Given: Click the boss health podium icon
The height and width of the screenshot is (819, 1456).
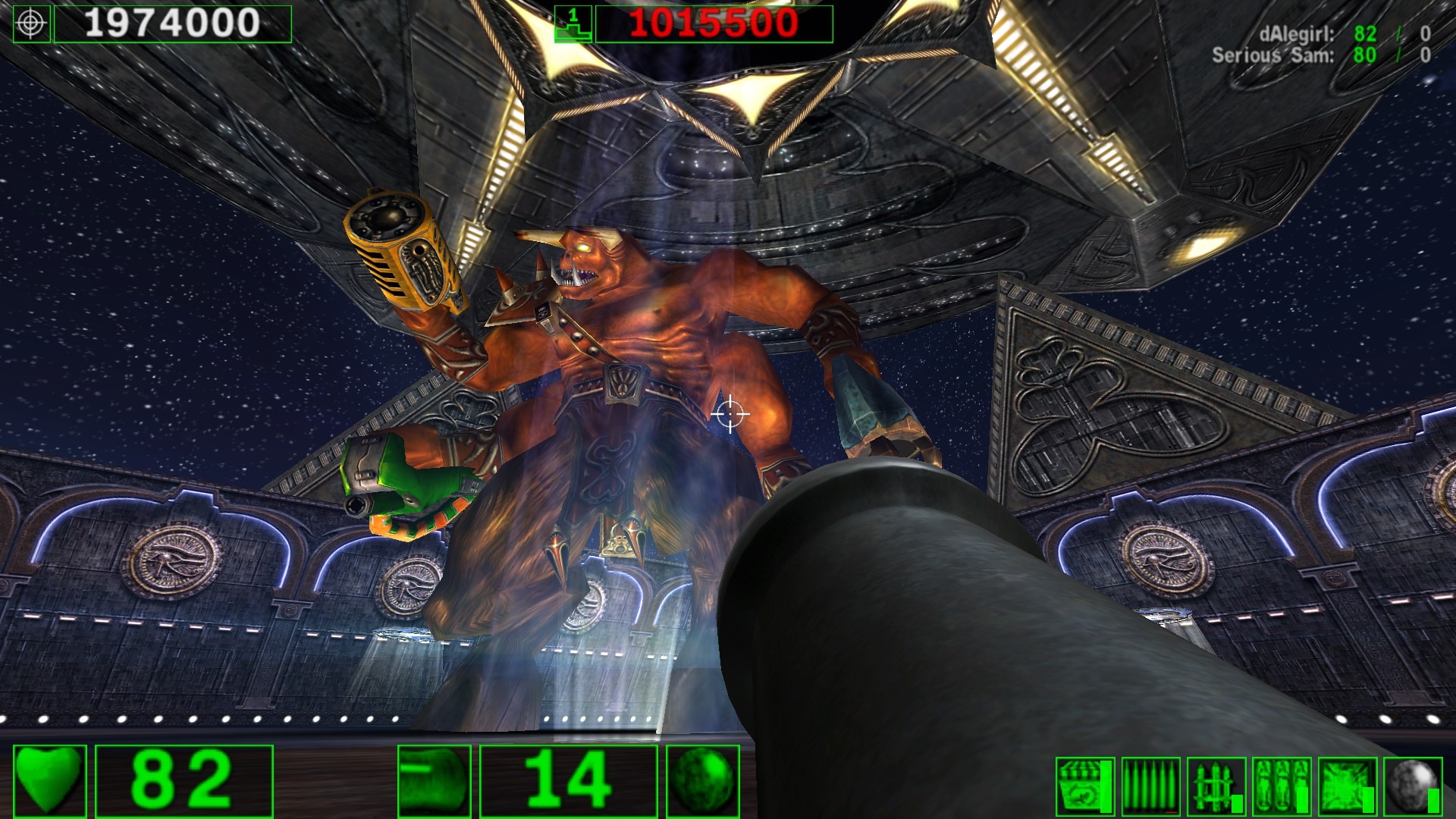Looking at the screenshot, I should [573, 24].
